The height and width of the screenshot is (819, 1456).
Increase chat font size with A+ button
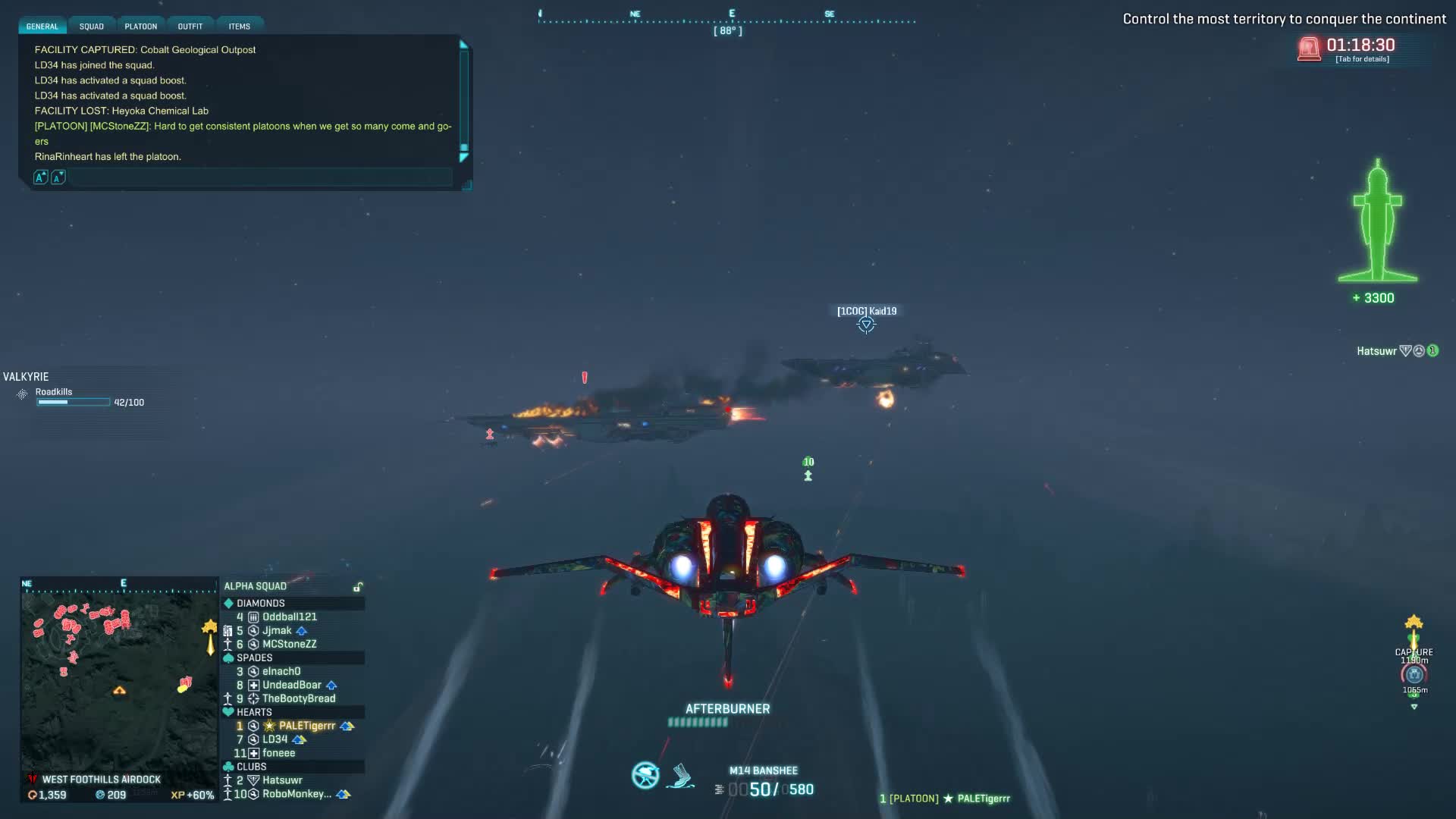coord(41,177)
